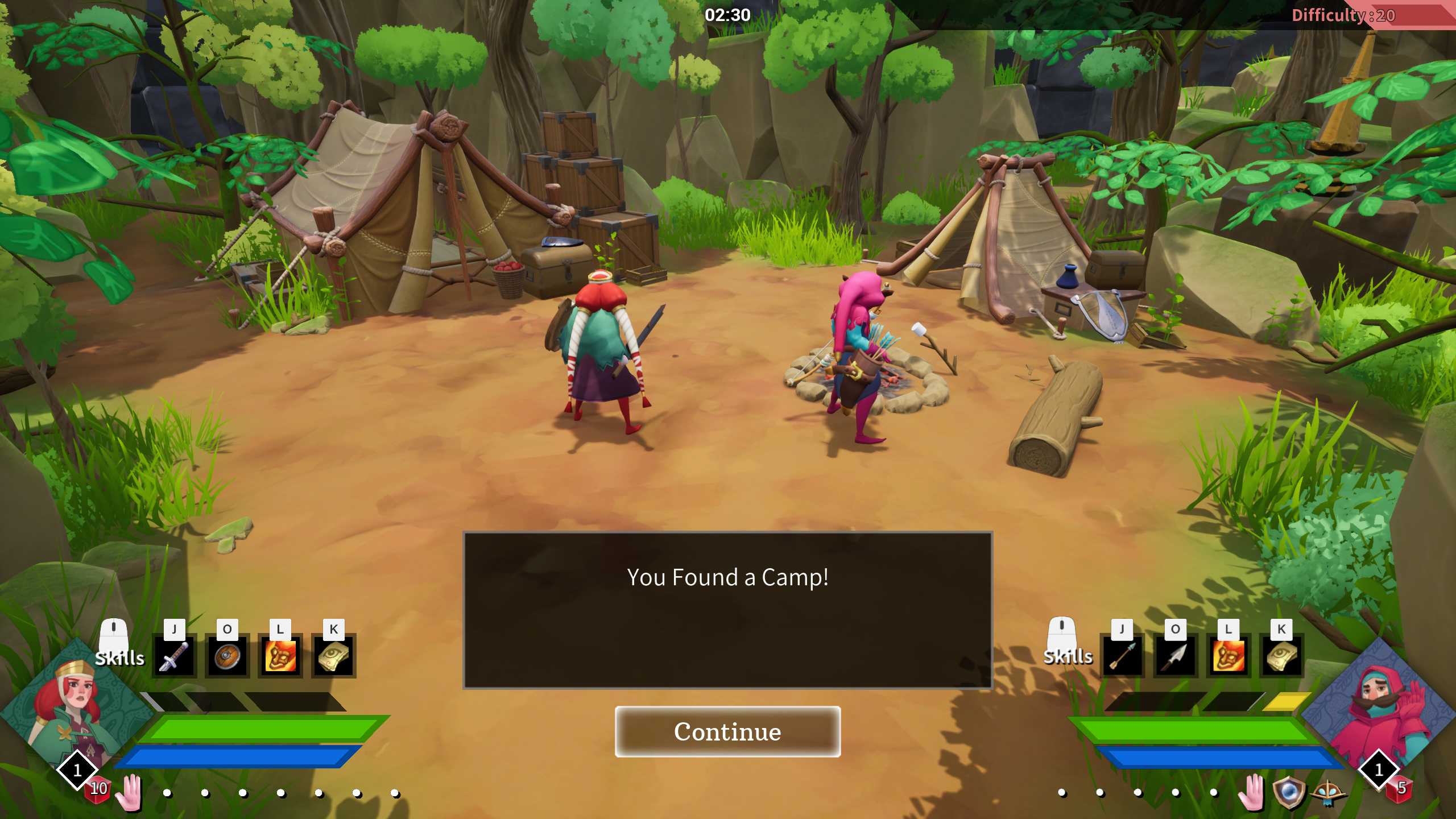This screenshot has width=1456, height=819.
Task: Click the red dice showing 10
Action: (x=98, y=789)
